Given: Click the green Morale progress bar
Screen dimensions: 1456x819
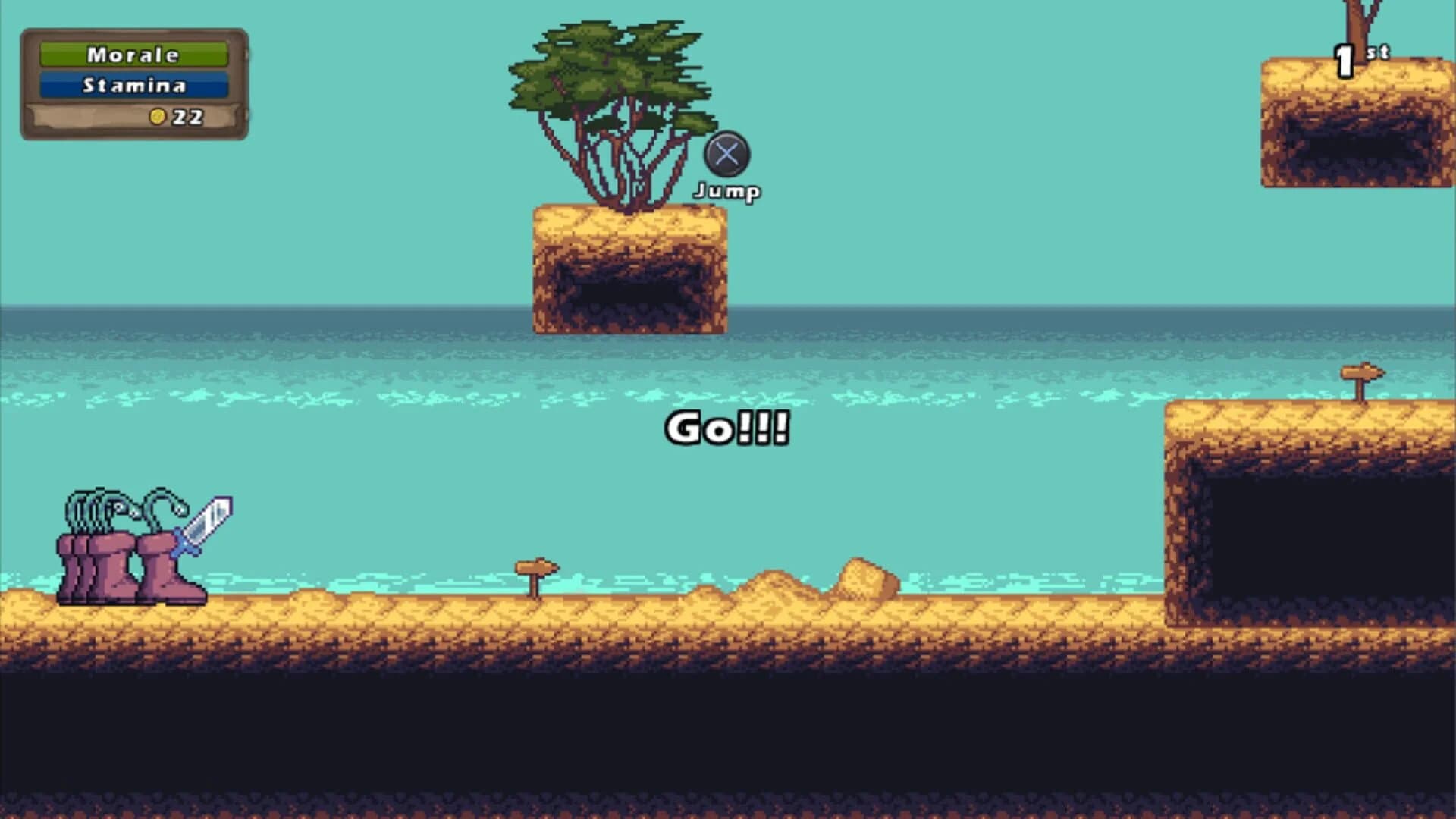Looking at the screenshot, I should click(x=133, y=55).
